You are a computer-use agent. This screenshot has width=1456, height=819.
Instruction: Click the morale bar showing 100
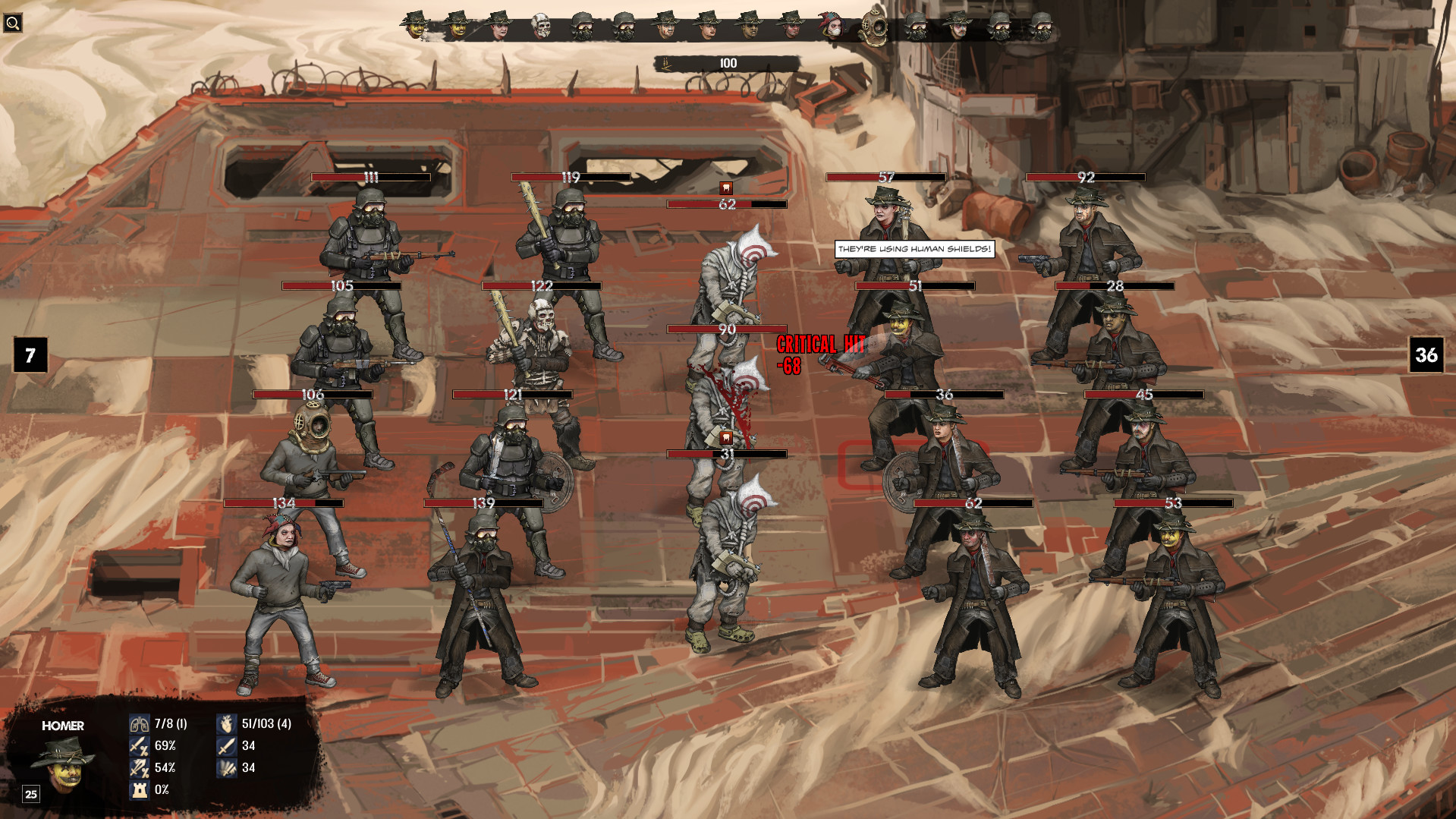pyautogui.click(x=726, y=64)
